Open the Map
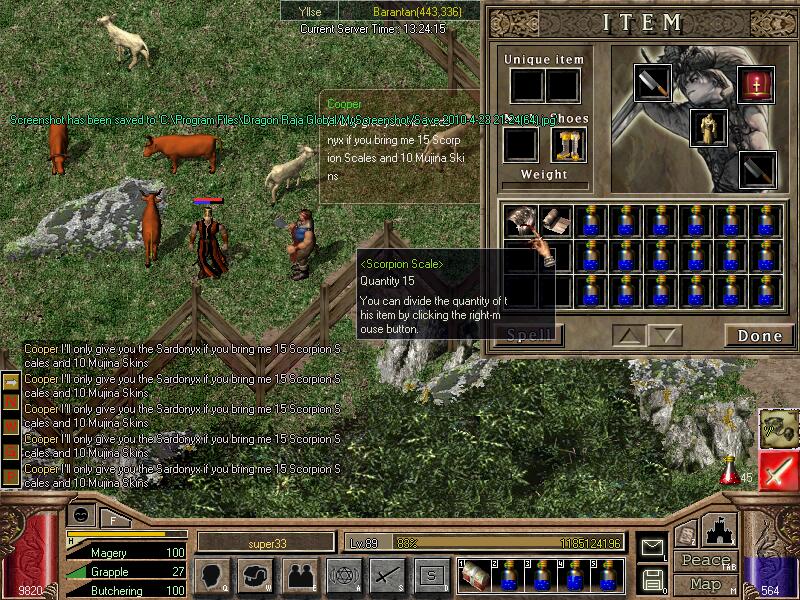The width and height of the screenshot is (800, 600). pyautogui.click(x=705, y=584)
